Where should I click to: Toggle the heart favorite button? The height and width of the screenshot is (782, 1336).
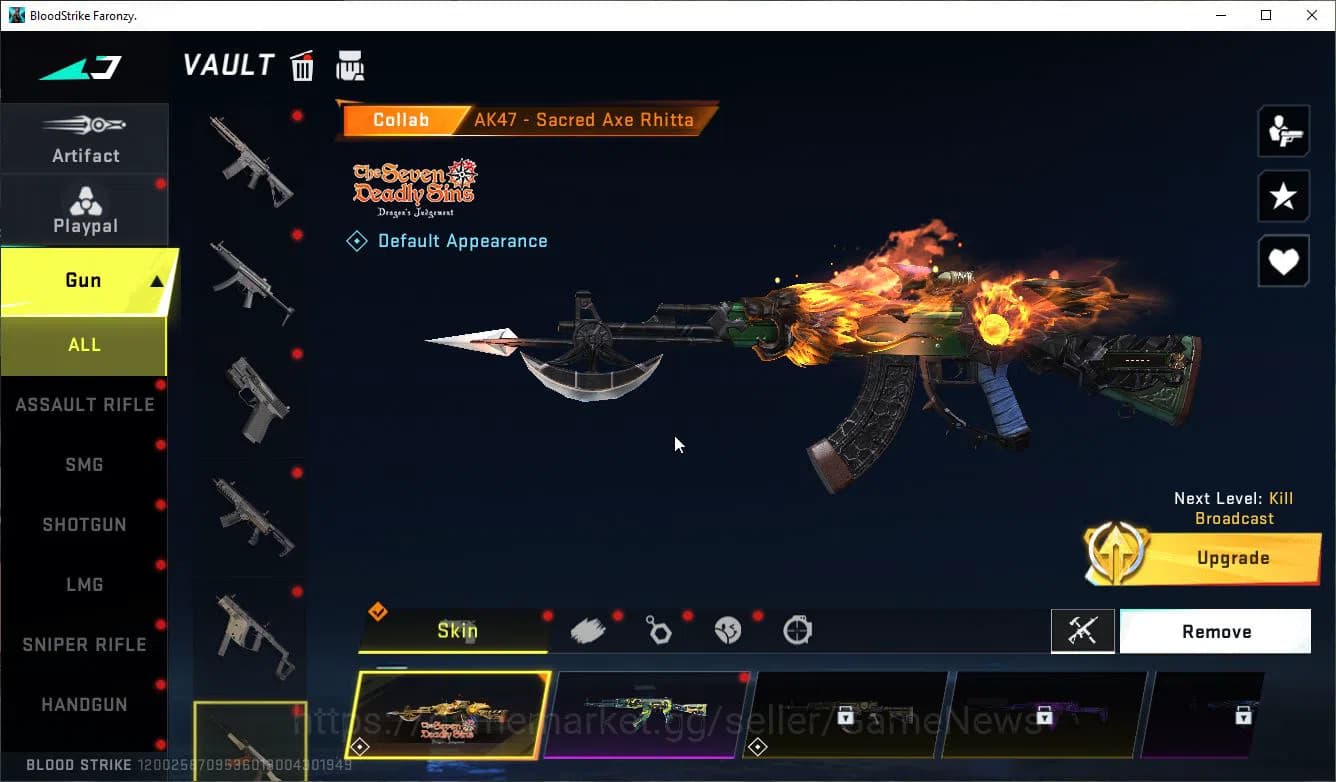pyautogui.click(x=1283, y=261)
